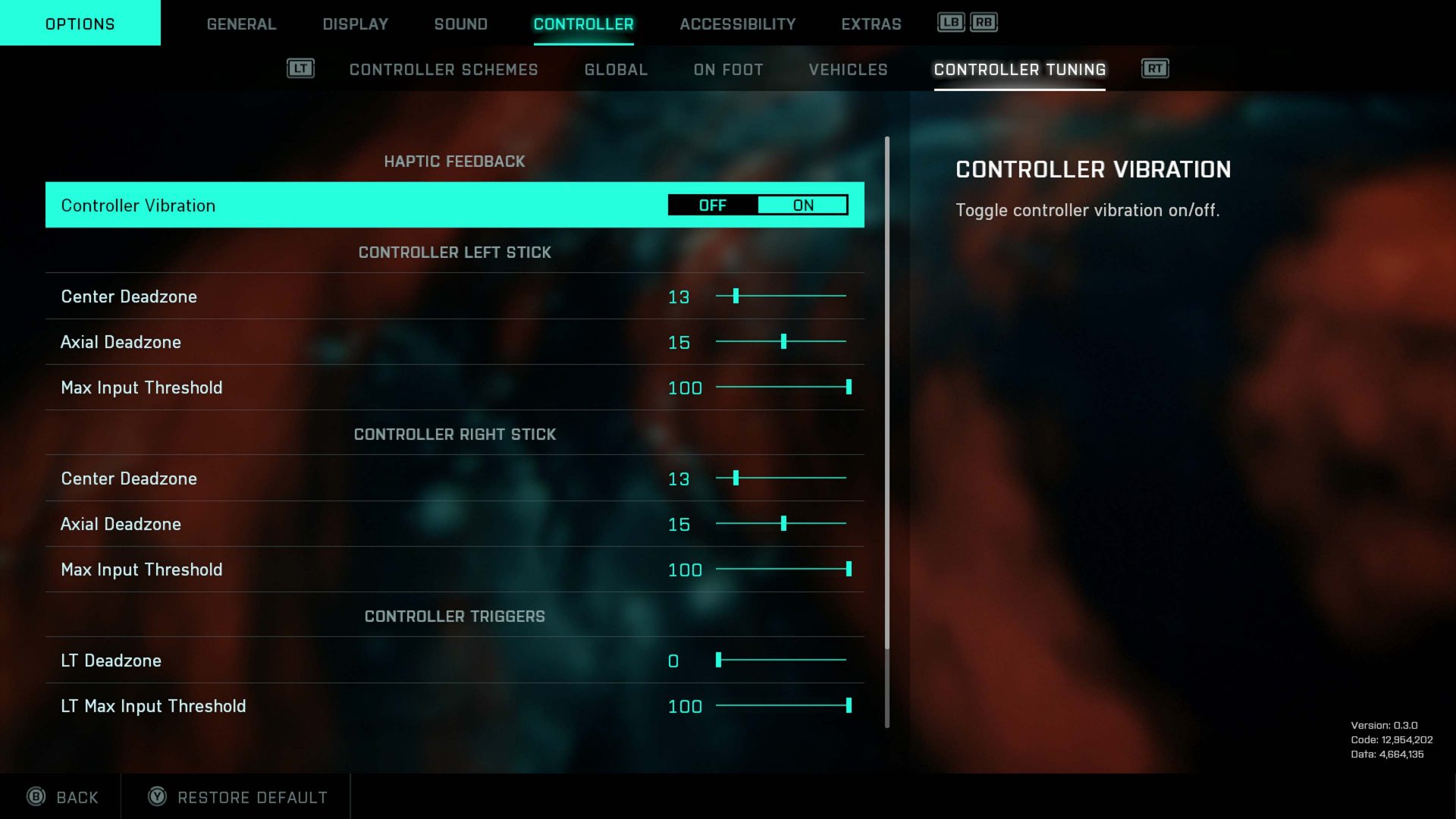Image resolution: width=1456 pixels, height=819 pixels.
Task: Turn Controller Vibration ON
Action: pos(803,205)
